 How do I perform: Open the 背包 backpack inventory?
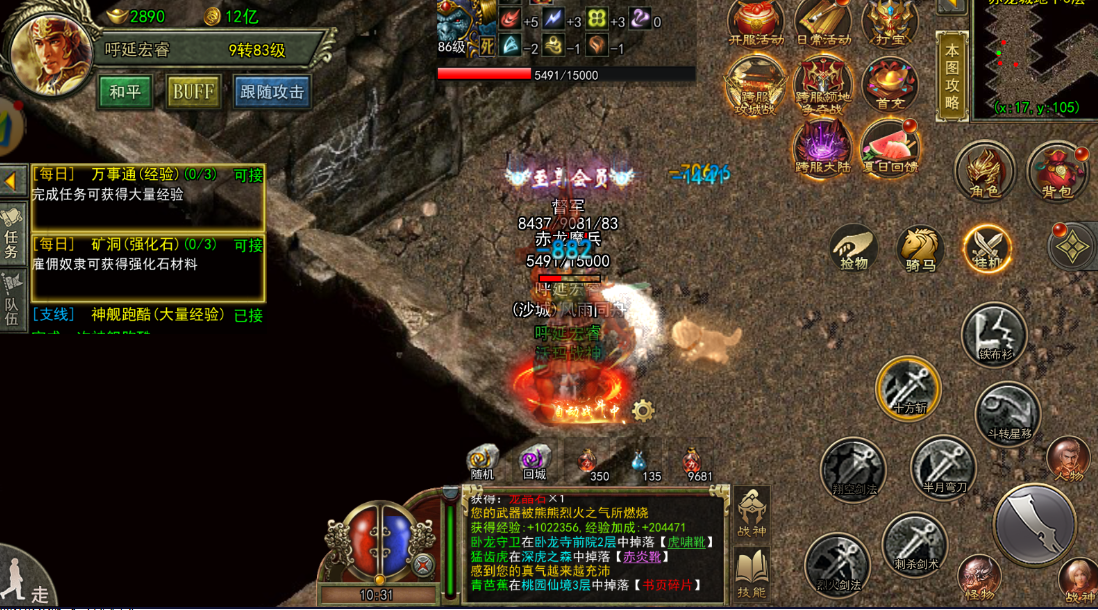[1058, 171]
